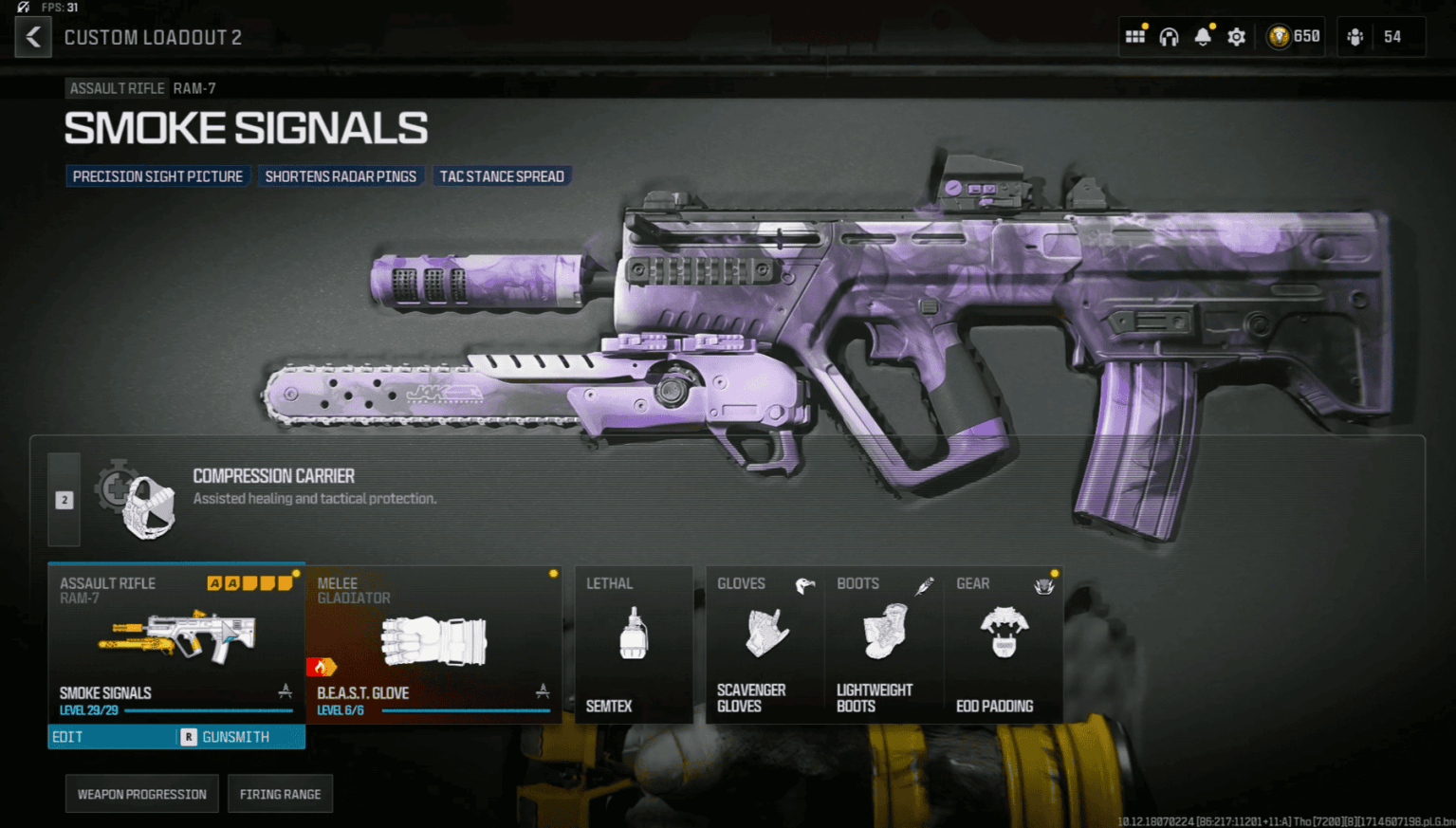Viewport: 1456px width, 828px height.
Task: Open the Gunsmith for the RAM-7
Action: 241,737
